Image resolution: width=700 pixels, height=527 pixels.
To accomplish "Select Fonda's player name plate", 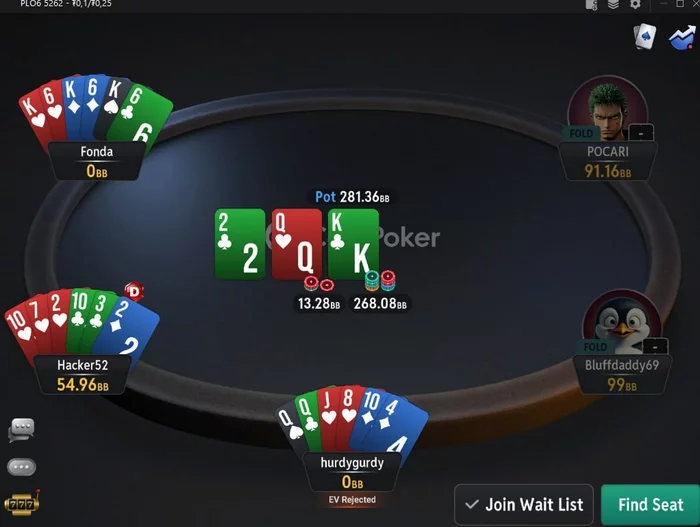I will (x=97, y=161).
